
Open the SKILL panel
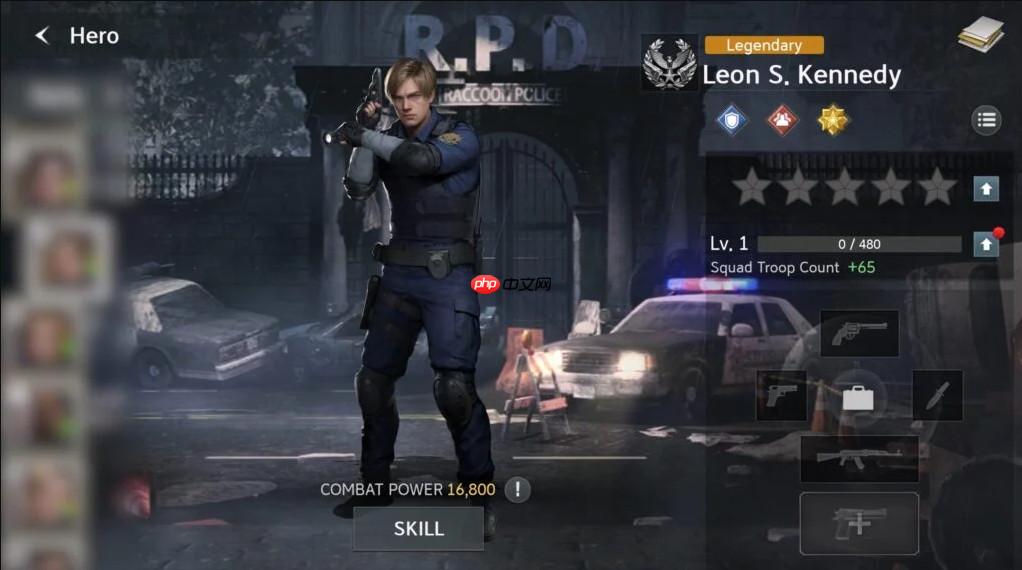[x=418, y=528]
